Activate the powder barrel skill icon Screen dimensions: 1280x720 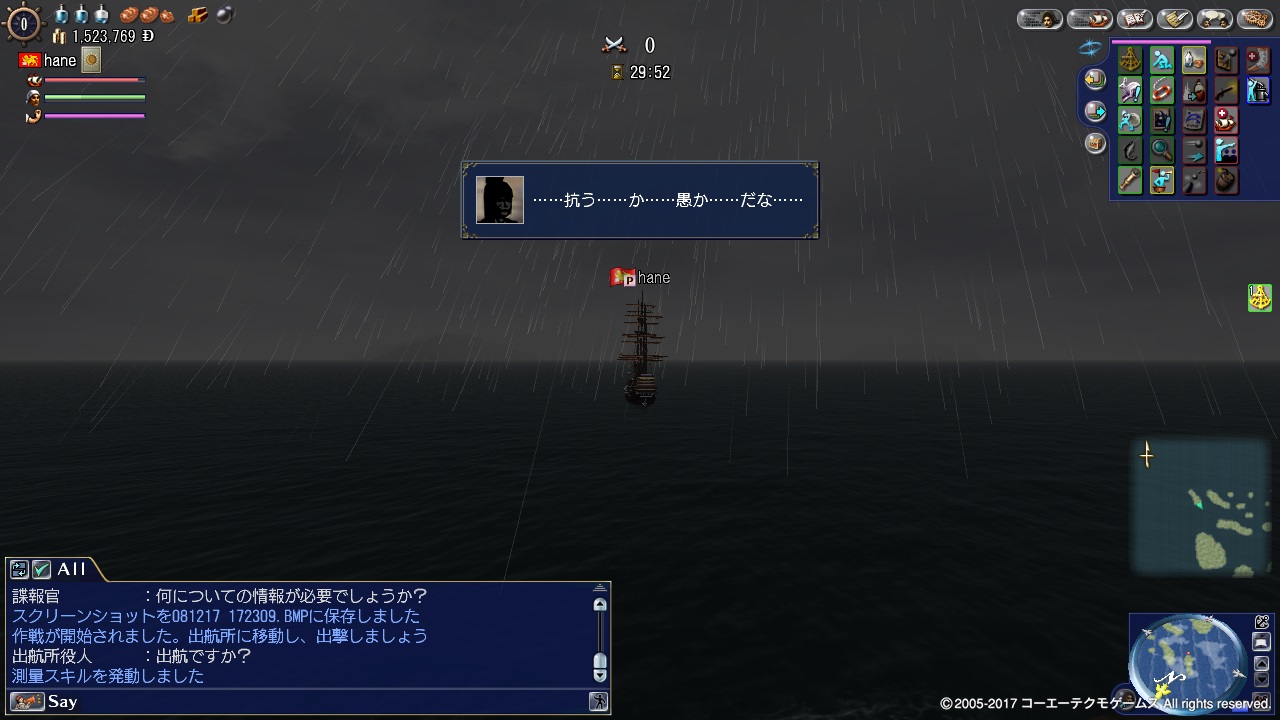[1226, 181]
